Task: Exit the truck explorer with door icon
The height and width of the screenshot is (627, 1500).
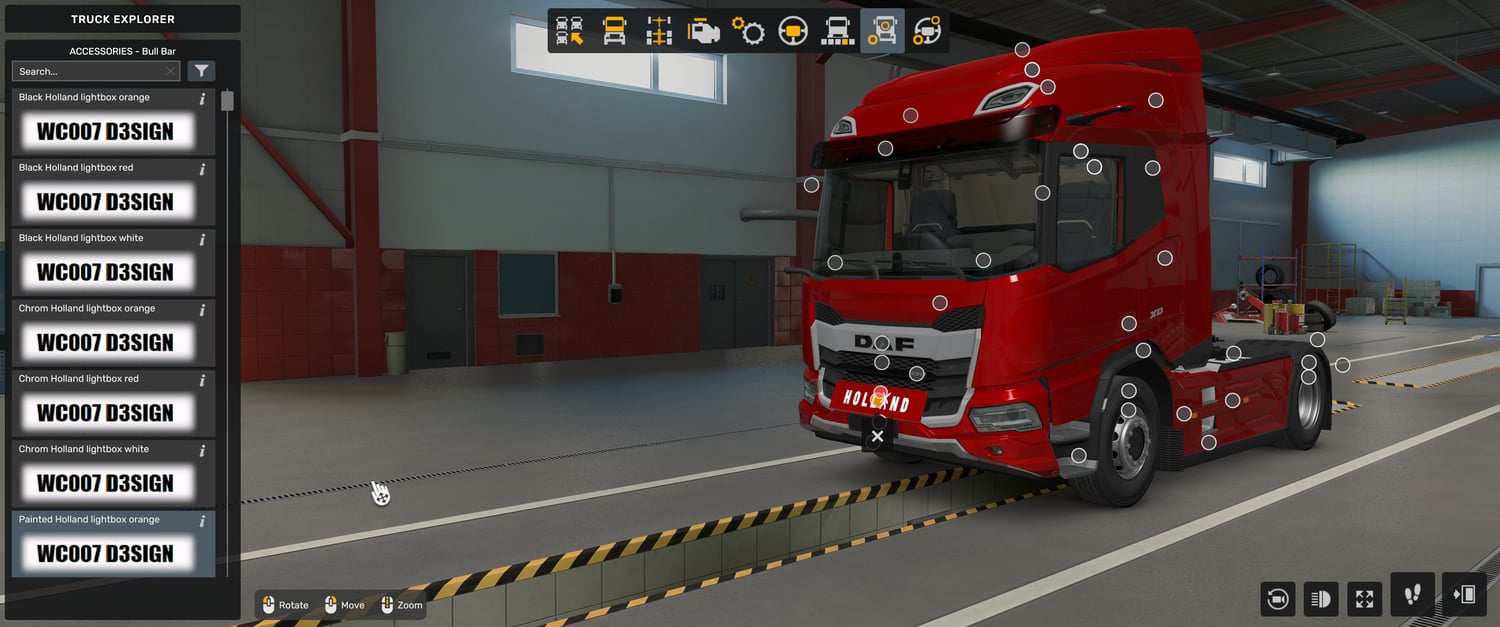Action: click(1464, 595)
